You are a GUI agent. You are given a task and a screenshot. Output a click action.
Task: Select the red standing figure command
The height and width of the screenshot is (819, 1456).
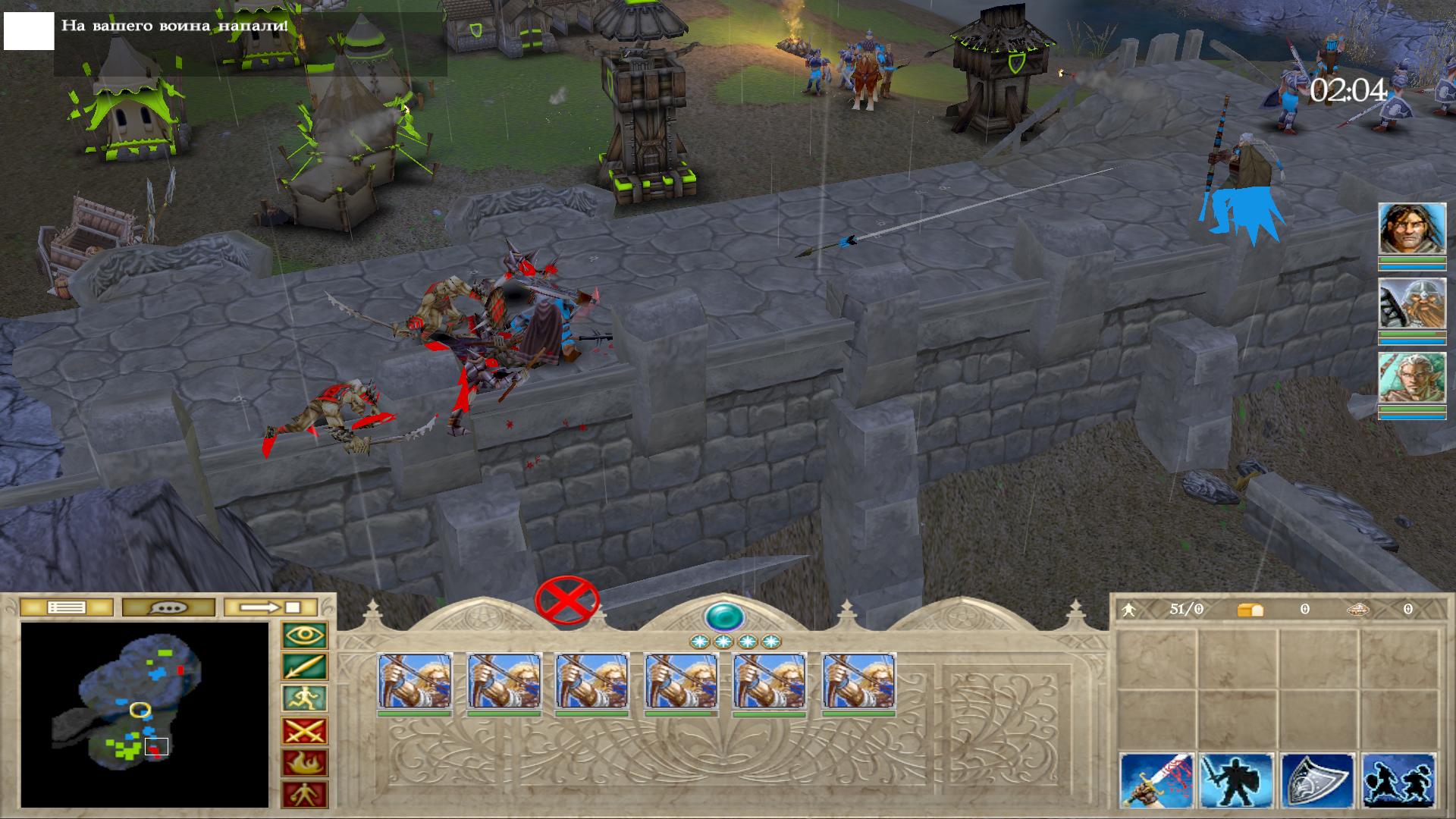305,795
